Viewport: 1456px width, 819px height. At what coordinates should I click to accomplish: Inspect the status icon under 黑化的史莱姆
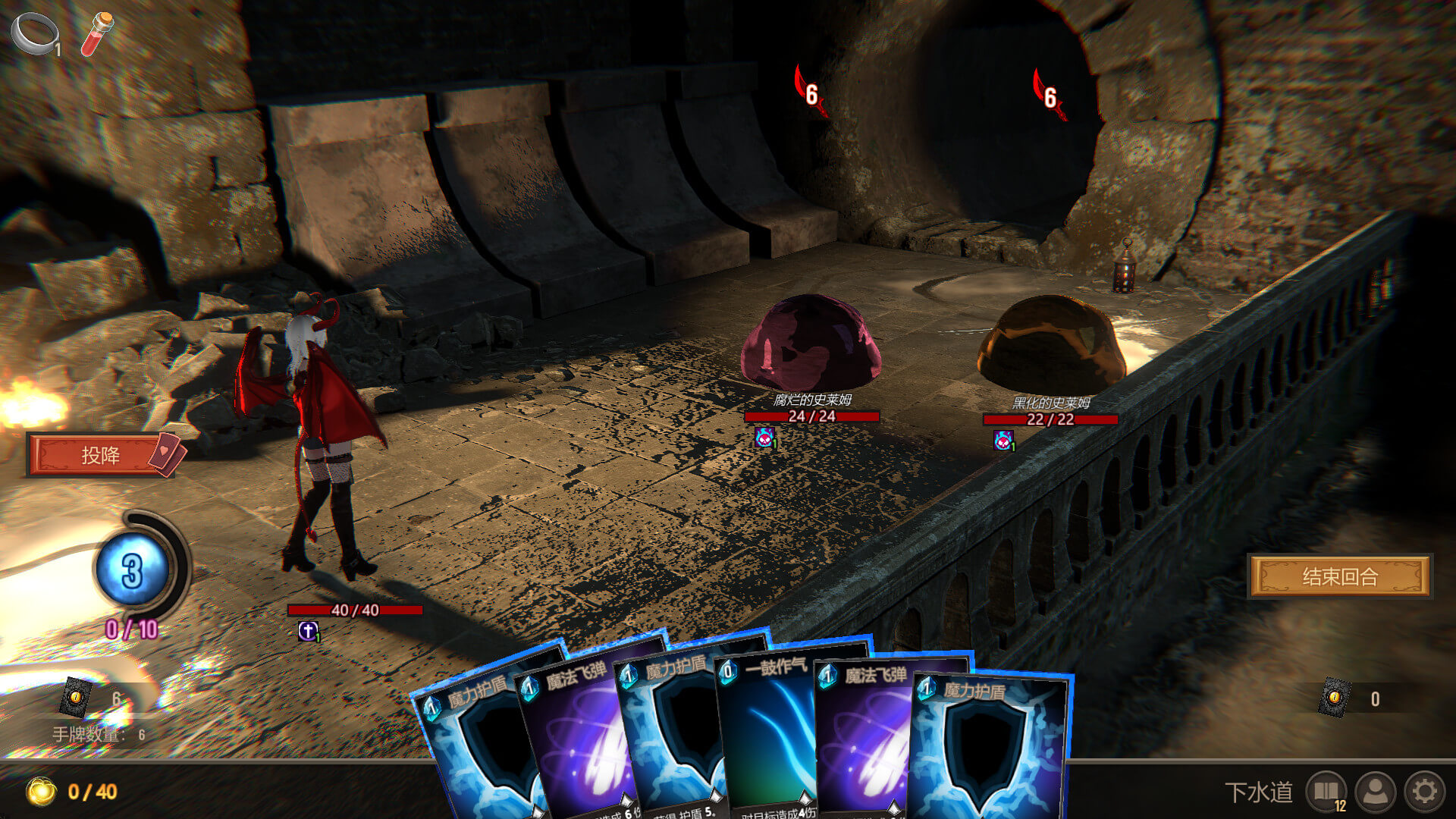[1003, 440]
